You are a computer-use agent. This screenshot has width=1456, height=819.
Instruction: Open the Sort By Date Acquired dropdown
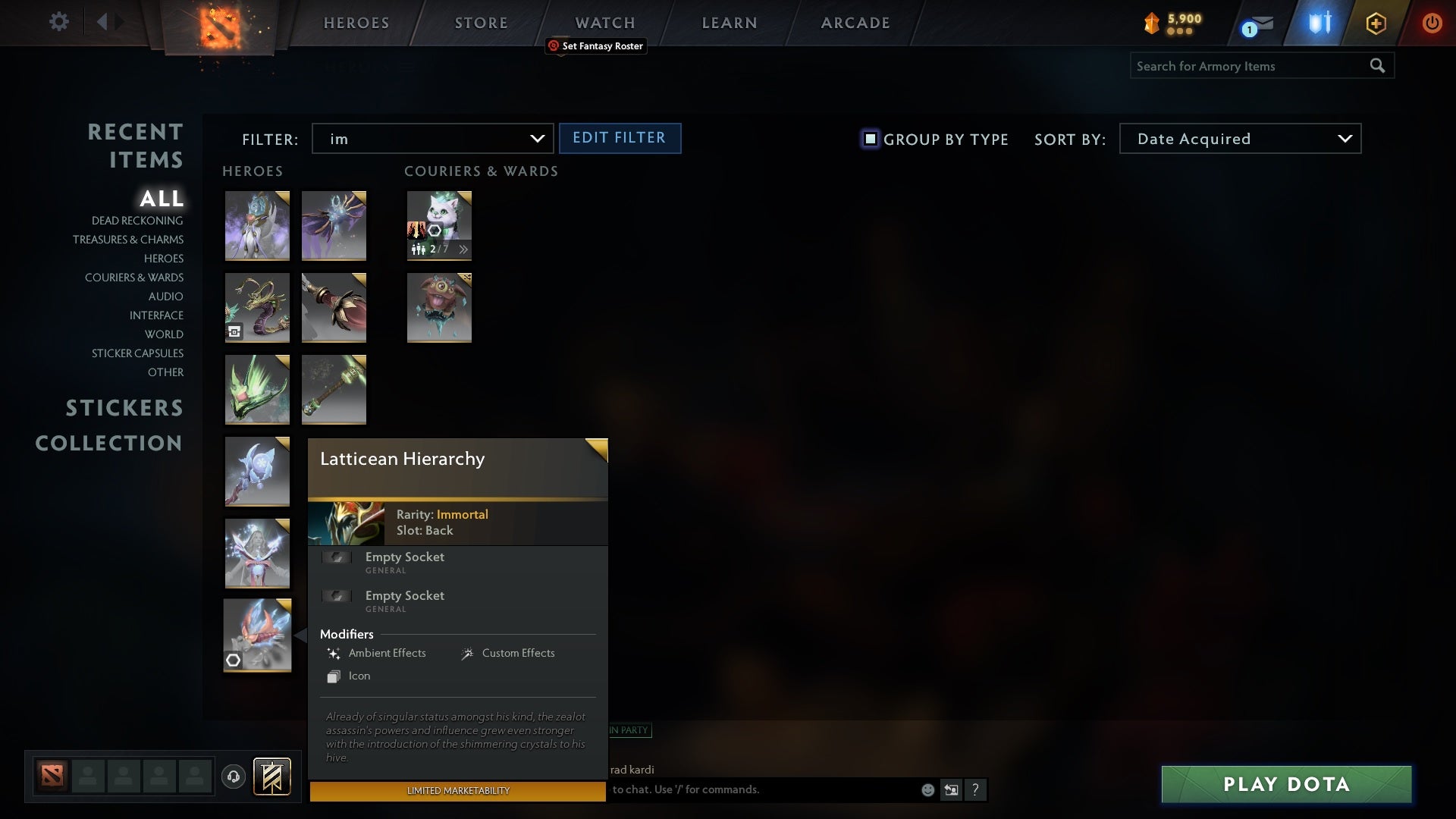(1239, 139)
